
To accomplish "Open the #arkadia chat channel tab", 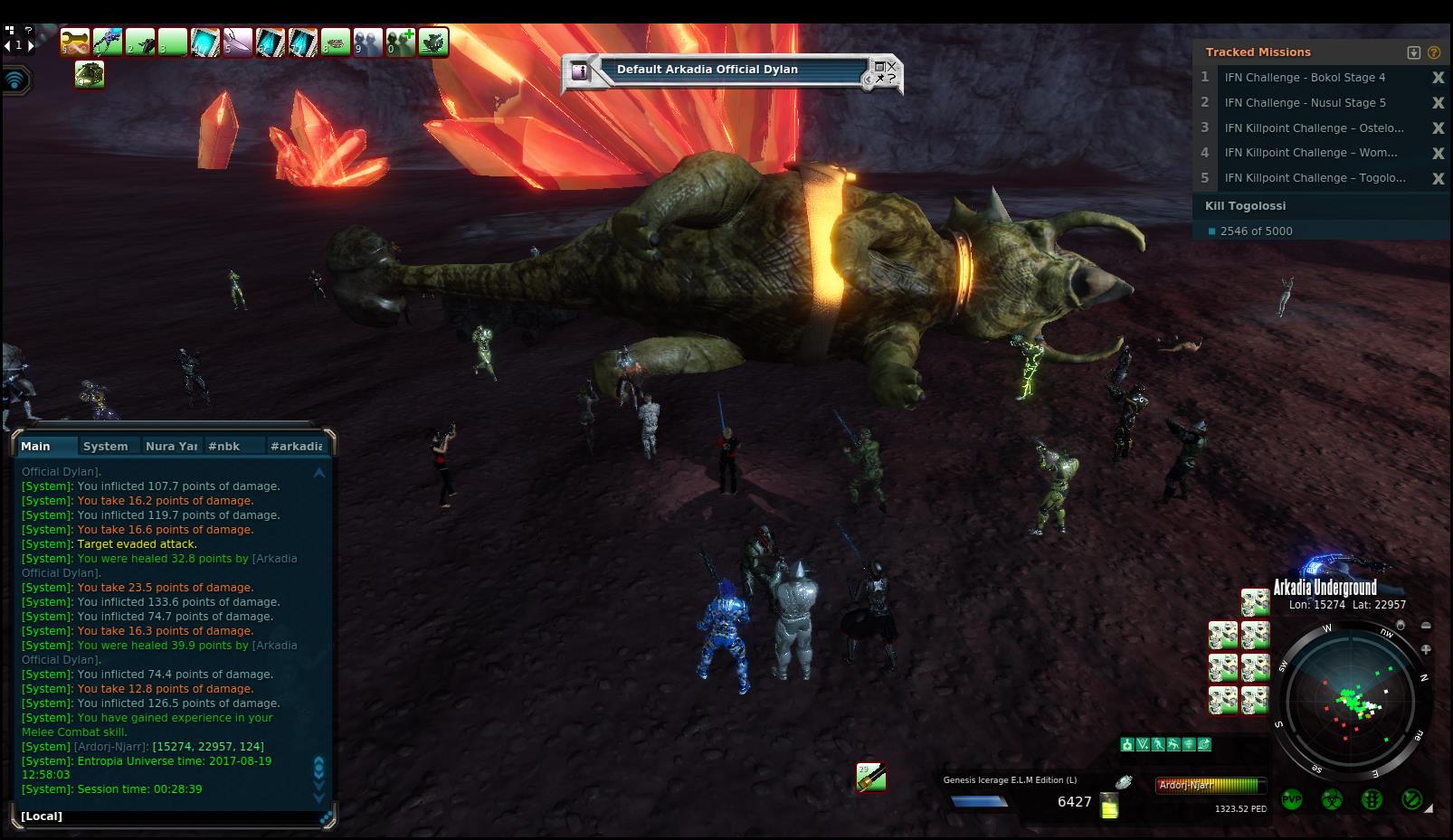I will [297, 446].
